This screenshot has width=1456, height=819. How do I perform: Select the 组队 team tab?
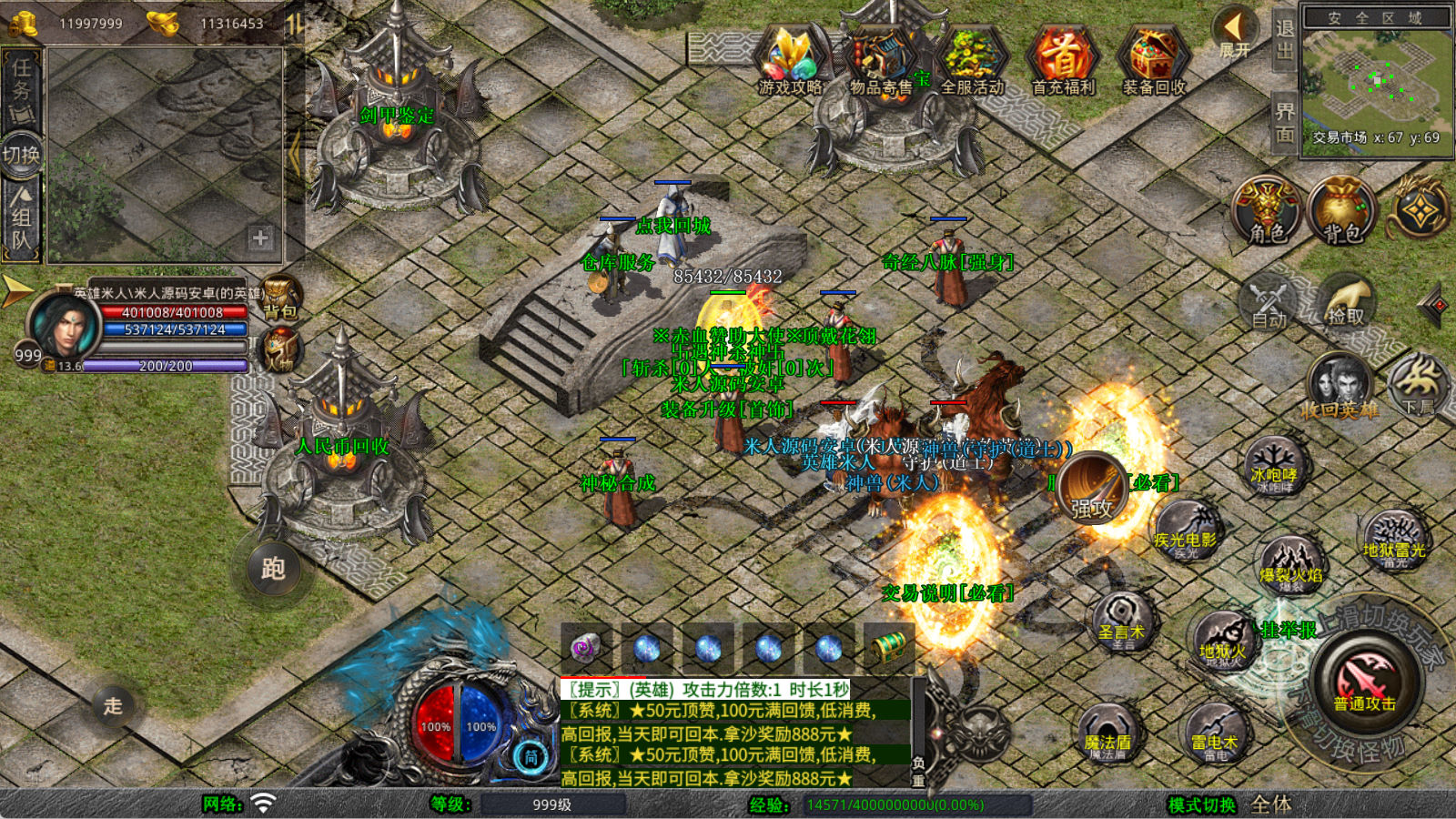click(x=21, y=218)
